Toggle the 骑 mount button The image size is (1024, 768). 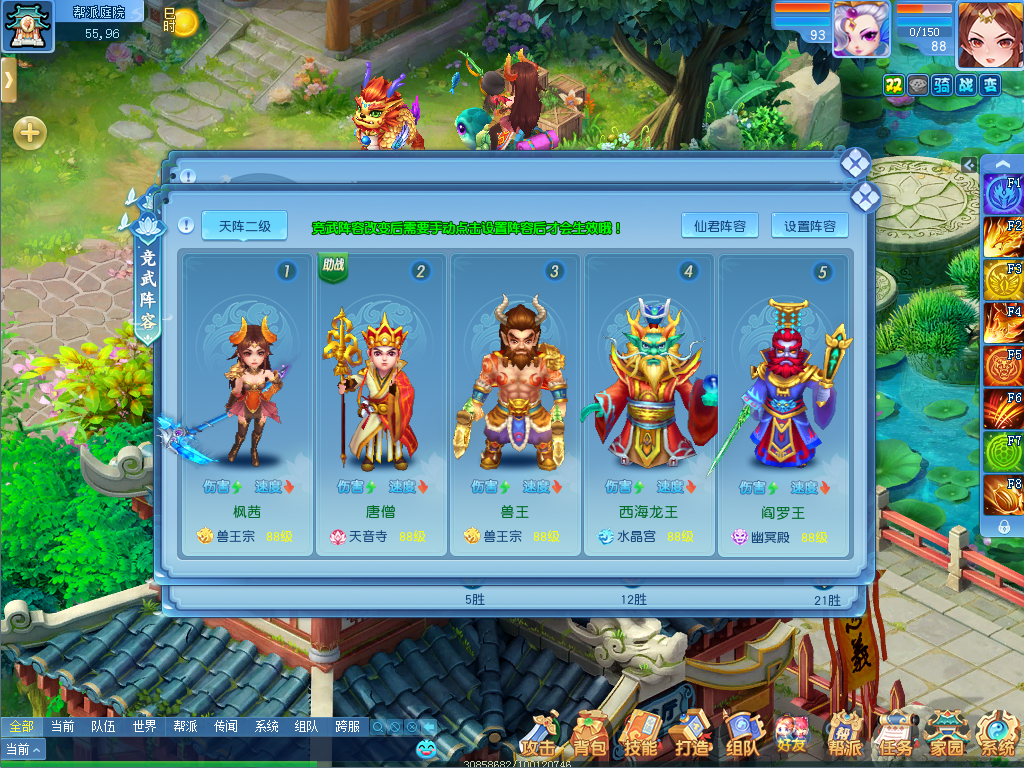tap(941, 86)
